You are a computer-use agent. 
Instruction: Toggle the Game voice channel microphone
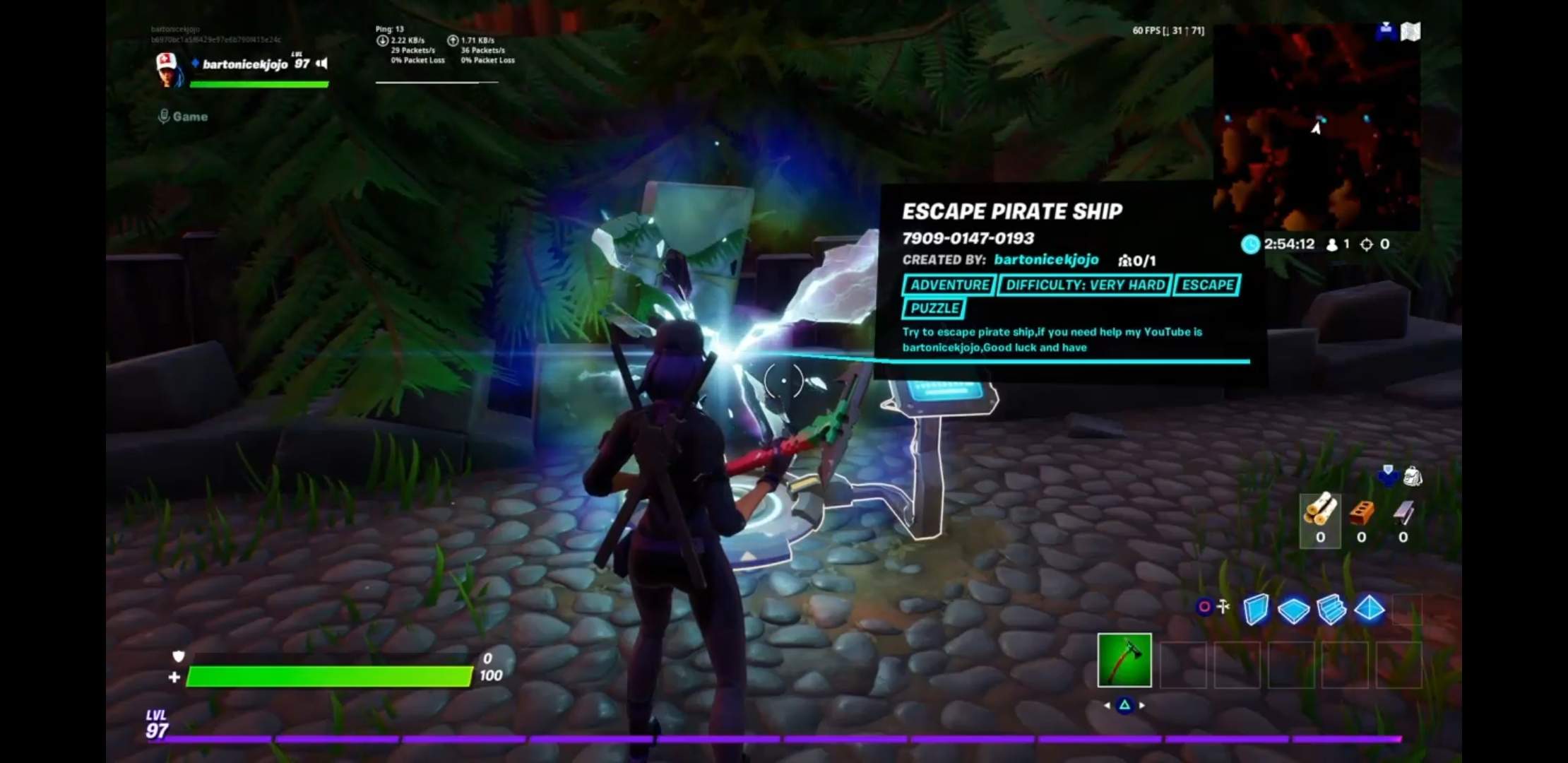click(164, 117)
